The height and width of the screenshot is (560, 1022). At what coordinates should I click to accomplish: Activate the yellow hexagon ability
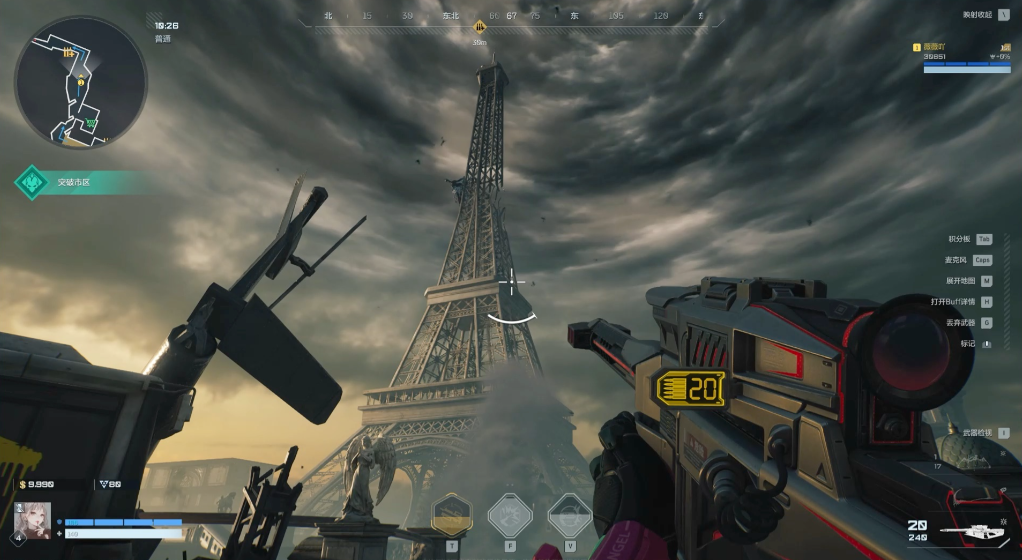452,517
